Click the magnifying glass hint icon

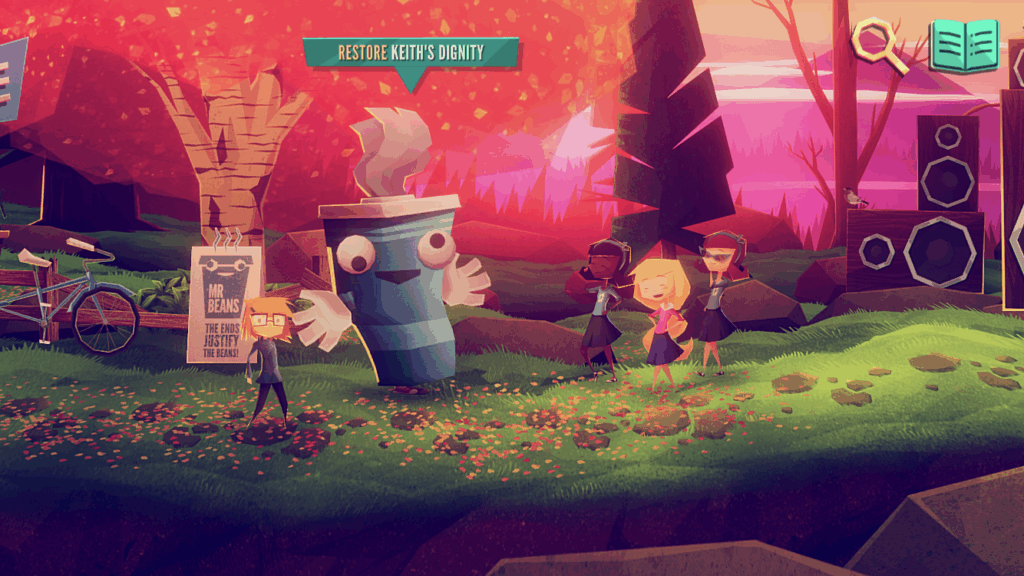tap(877, 45)
